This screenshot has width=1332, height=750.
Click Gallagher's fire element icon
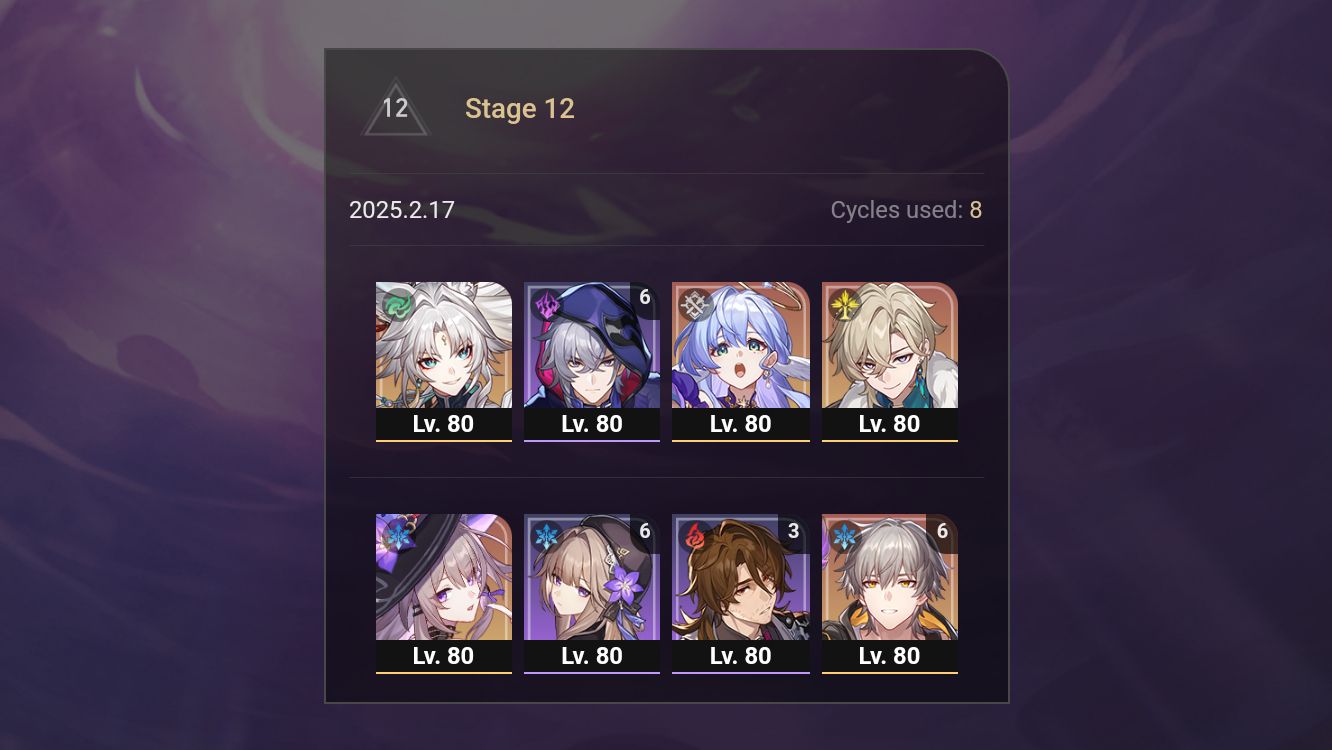(x=695, y=533)
